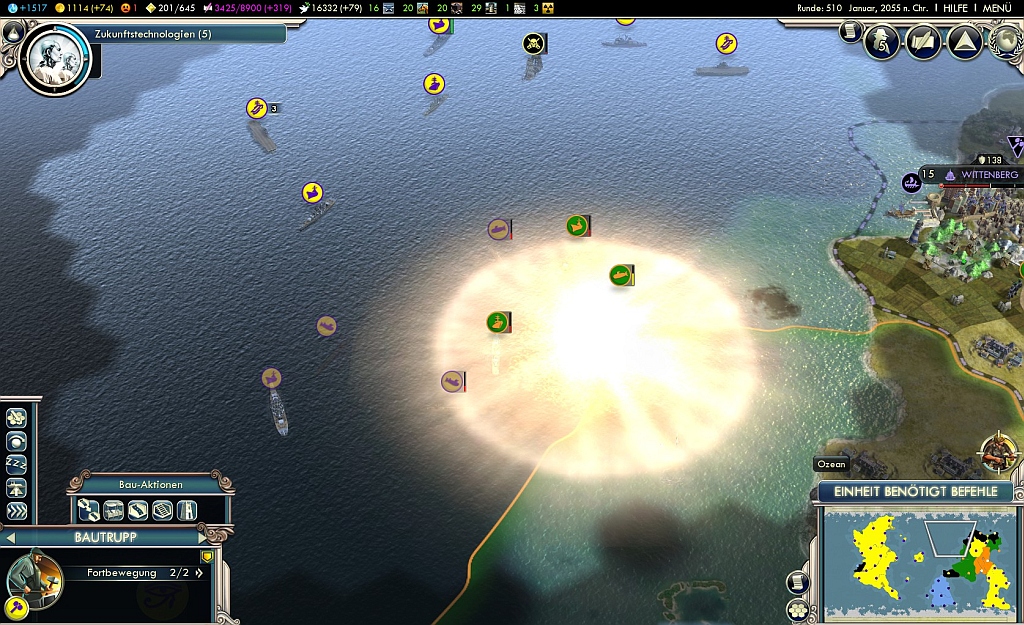Screen dimensions: 1024x625
Task: Skip the worker's turn with the chevrons button
Action: click(16, 511)
